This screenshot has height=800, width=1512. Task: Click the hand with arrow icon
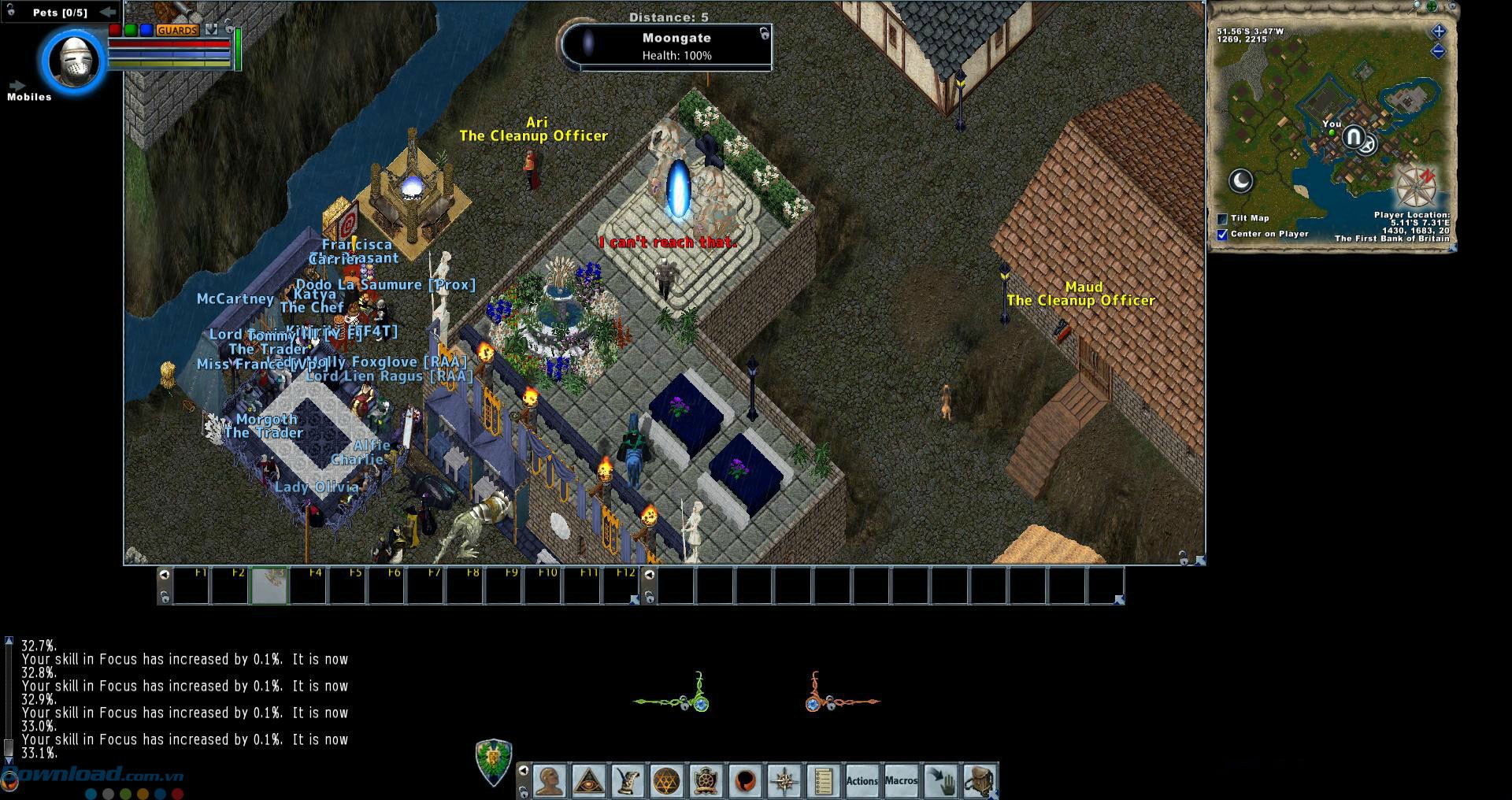[x=940, y=781]
